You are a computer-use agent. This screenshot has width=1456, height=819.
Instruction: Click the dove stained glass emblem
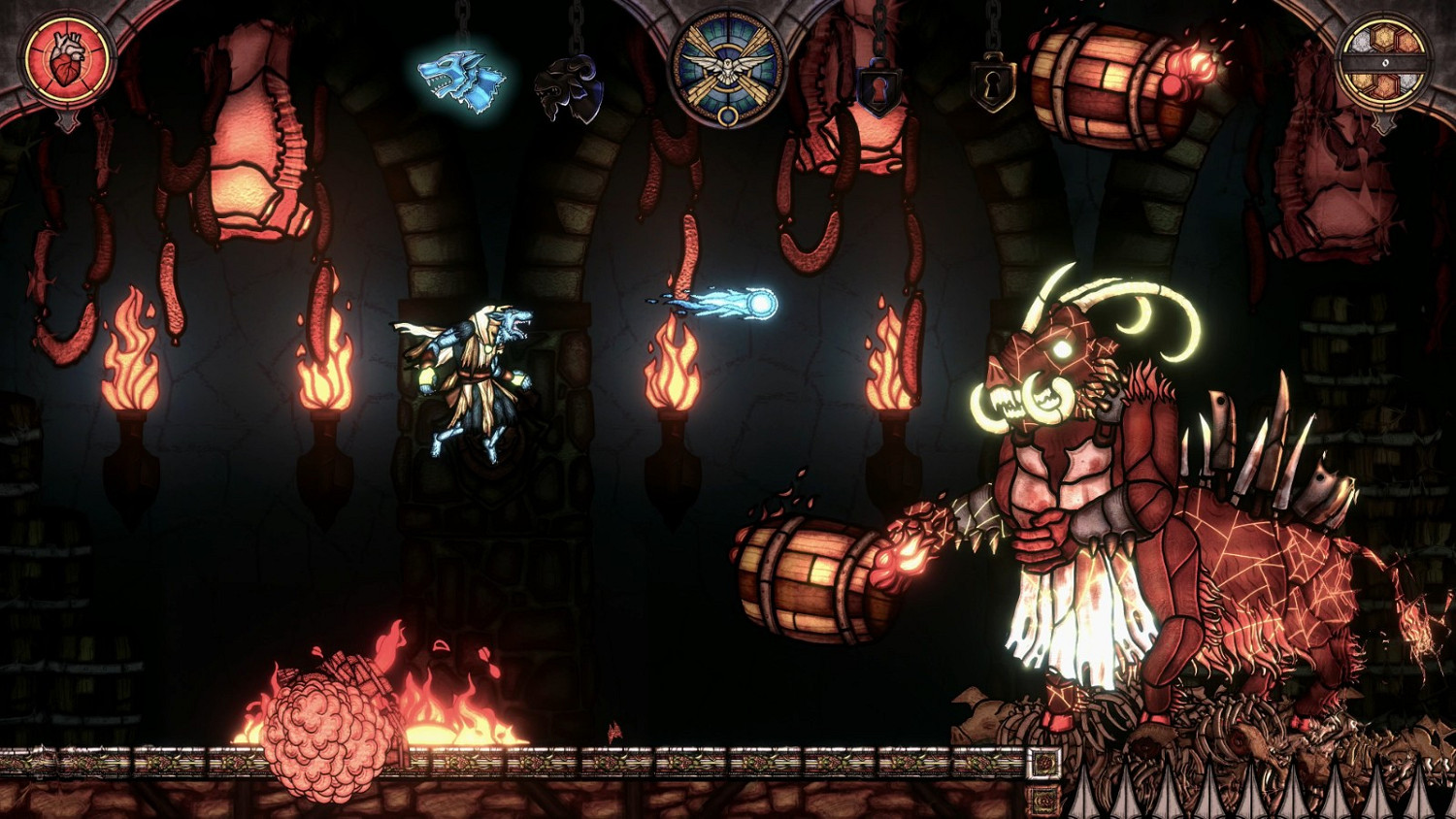[x=726, y=66]
